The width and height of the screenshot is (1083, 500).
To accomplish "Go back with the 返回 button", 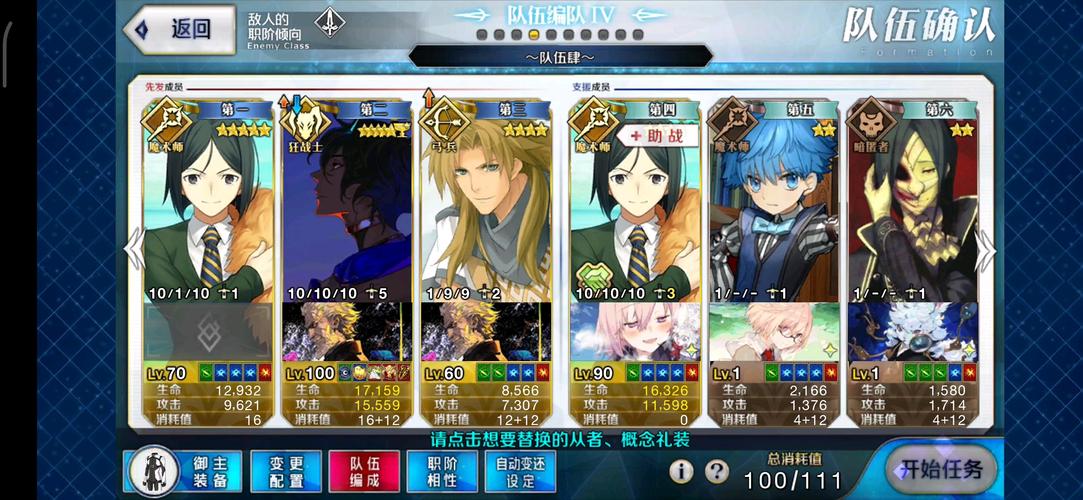I will 173,28.
